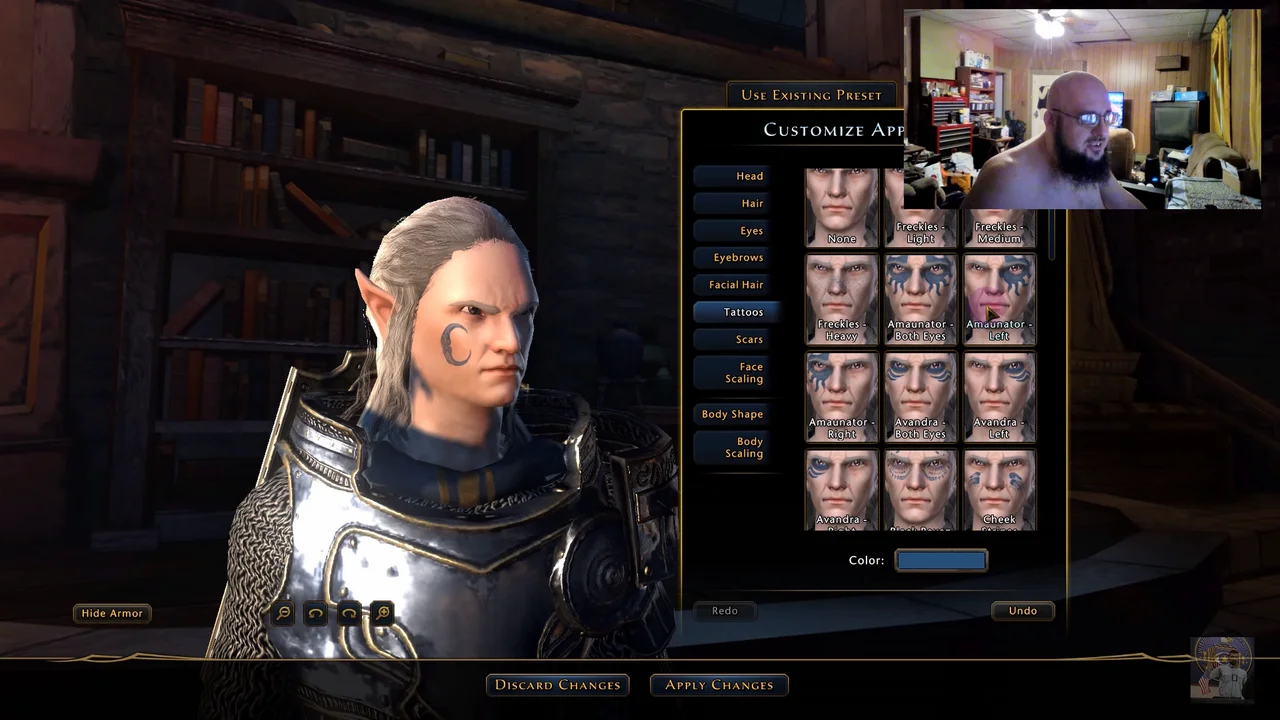The width and height of the screenshot is (1280, 720).
Task: Select the Eyes category
Action: 737,231
